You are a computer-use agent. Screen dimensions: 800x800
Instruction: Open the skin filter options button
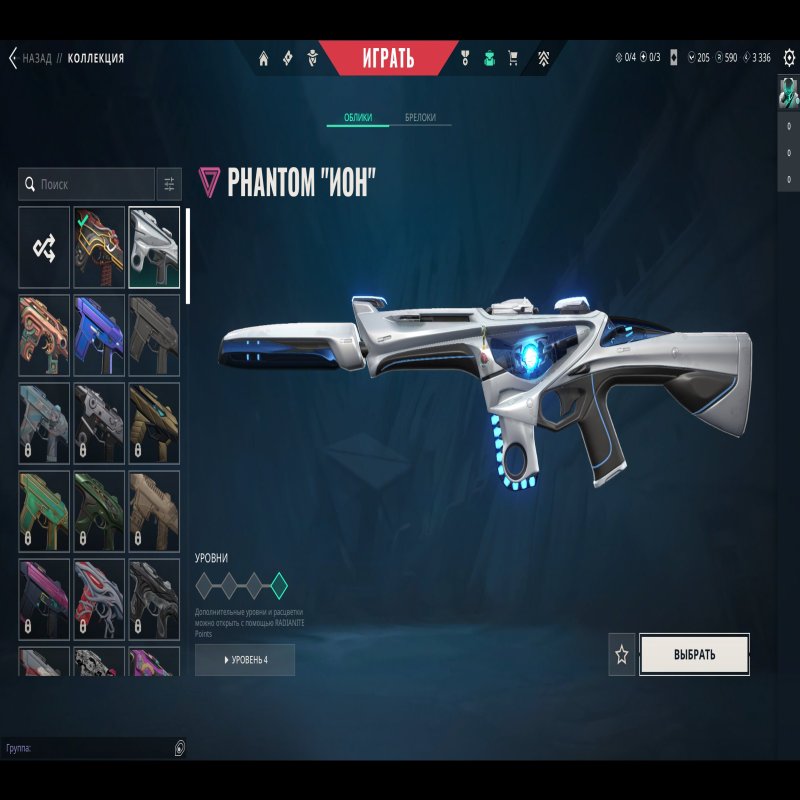169,185
